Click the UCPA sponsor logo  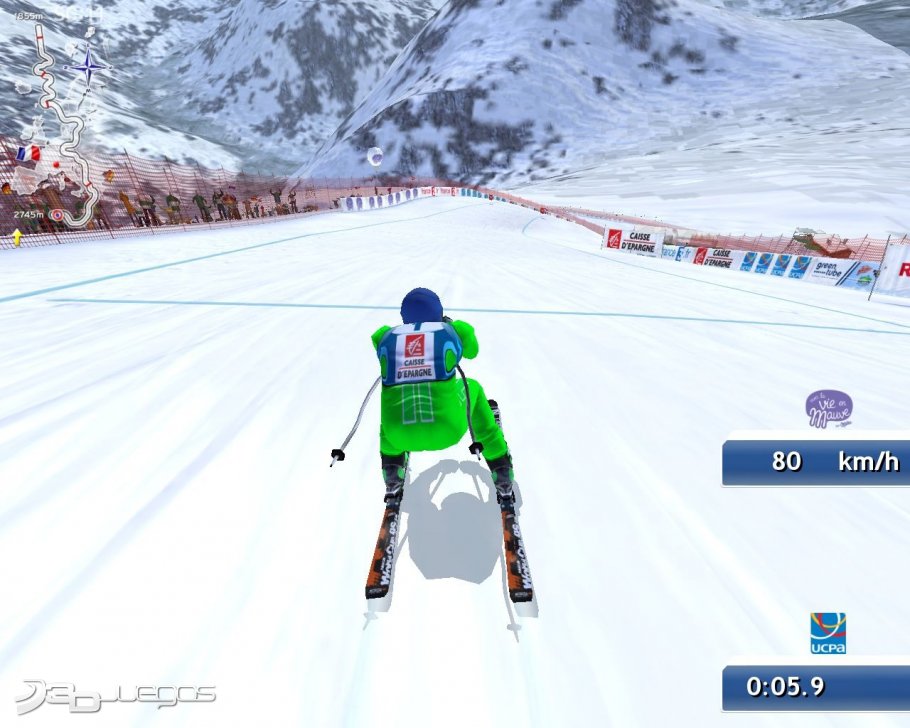click(827, 633)
